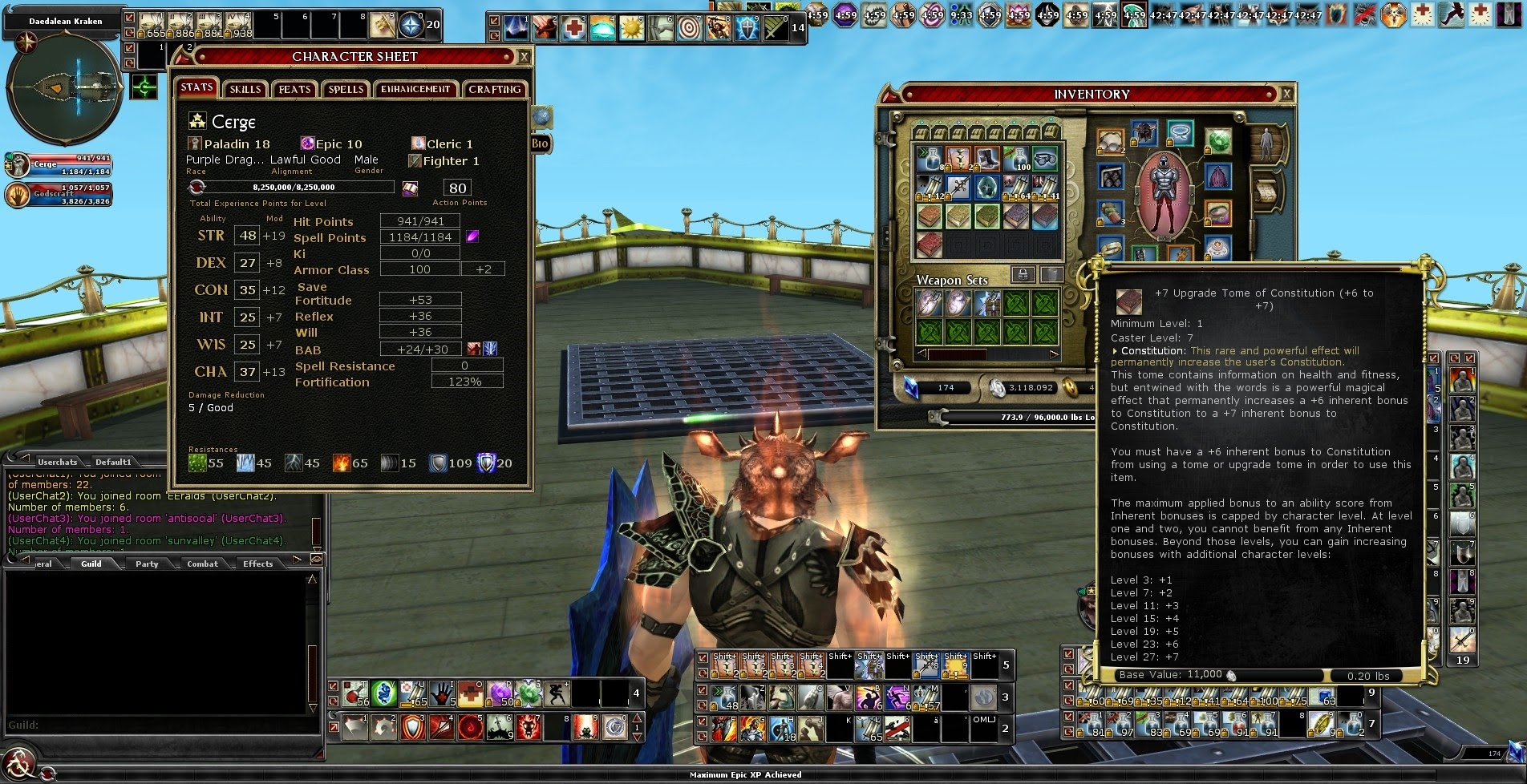Image resolution: width=1527 pixels, height=784 pixels.
Task: Activate the red cross heal hotbar ability
Action: 573,29
